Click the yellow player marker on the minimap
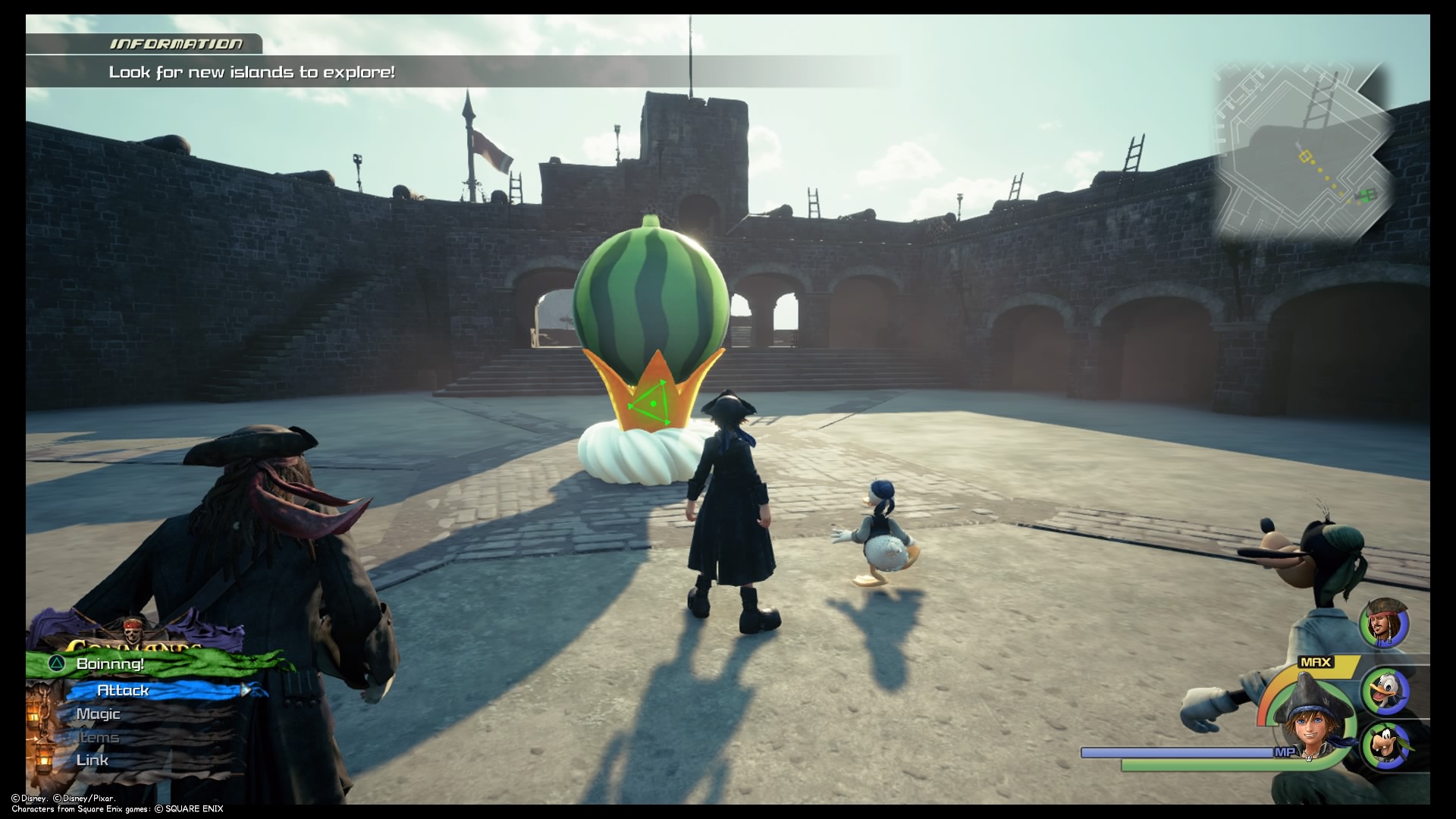The height and width of the screenshot is (819, 1456). click(1305, 155)
